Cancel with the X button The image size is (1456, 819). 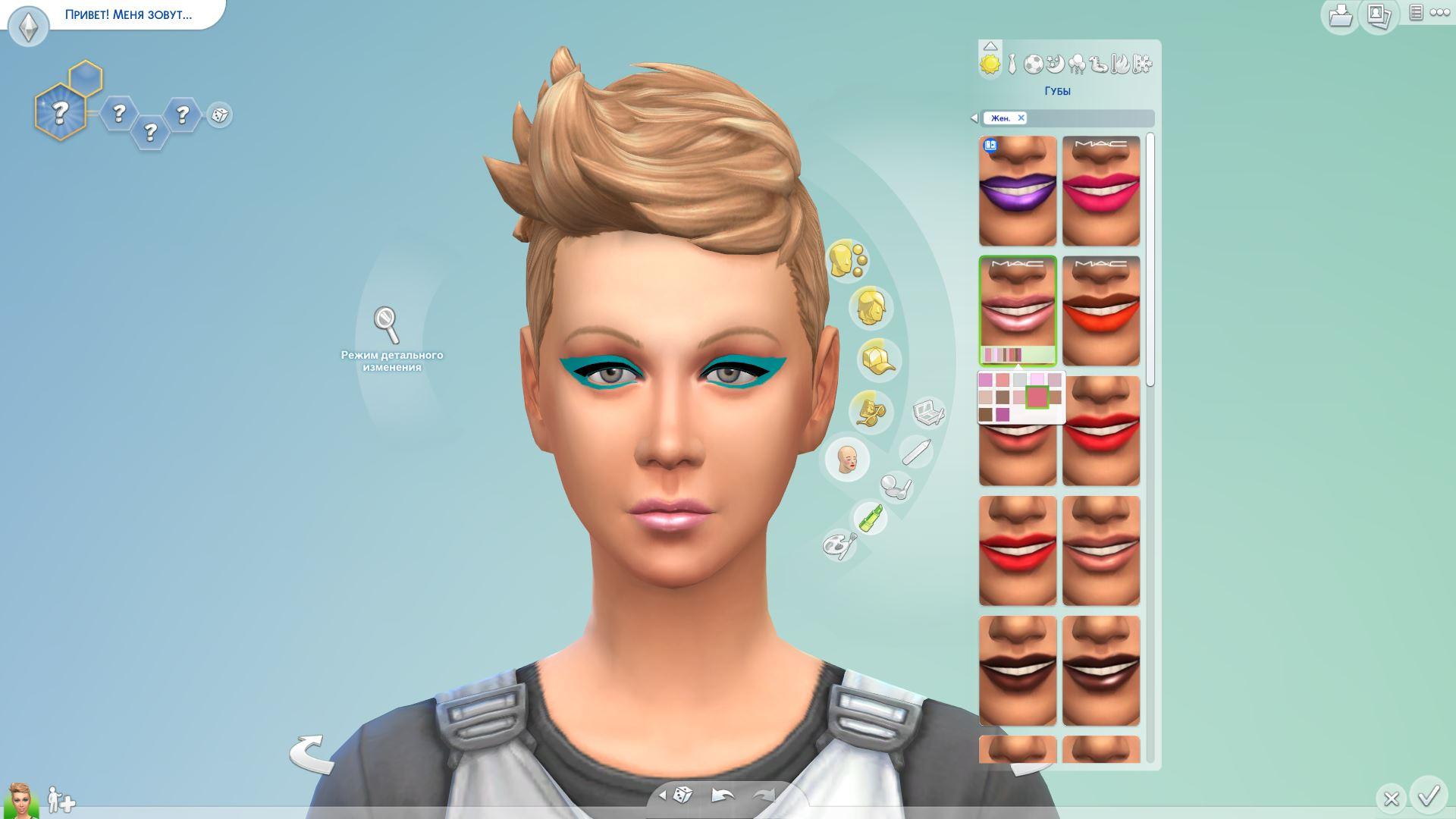coord(1391,799)
